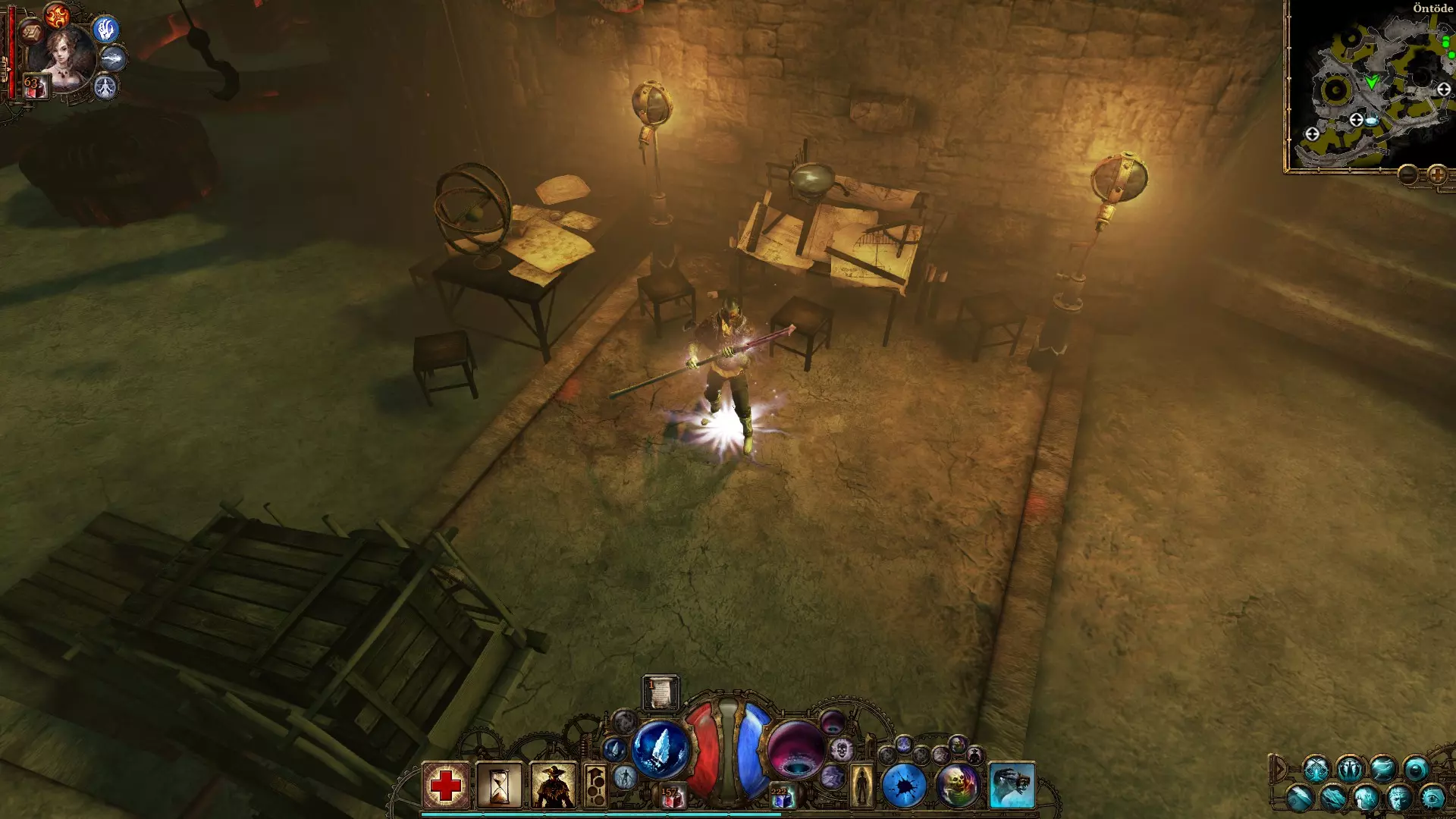Screen dimensions: 1456x819
Task: Select the large ice shard skill orb
Action: (x=661, y=749)
